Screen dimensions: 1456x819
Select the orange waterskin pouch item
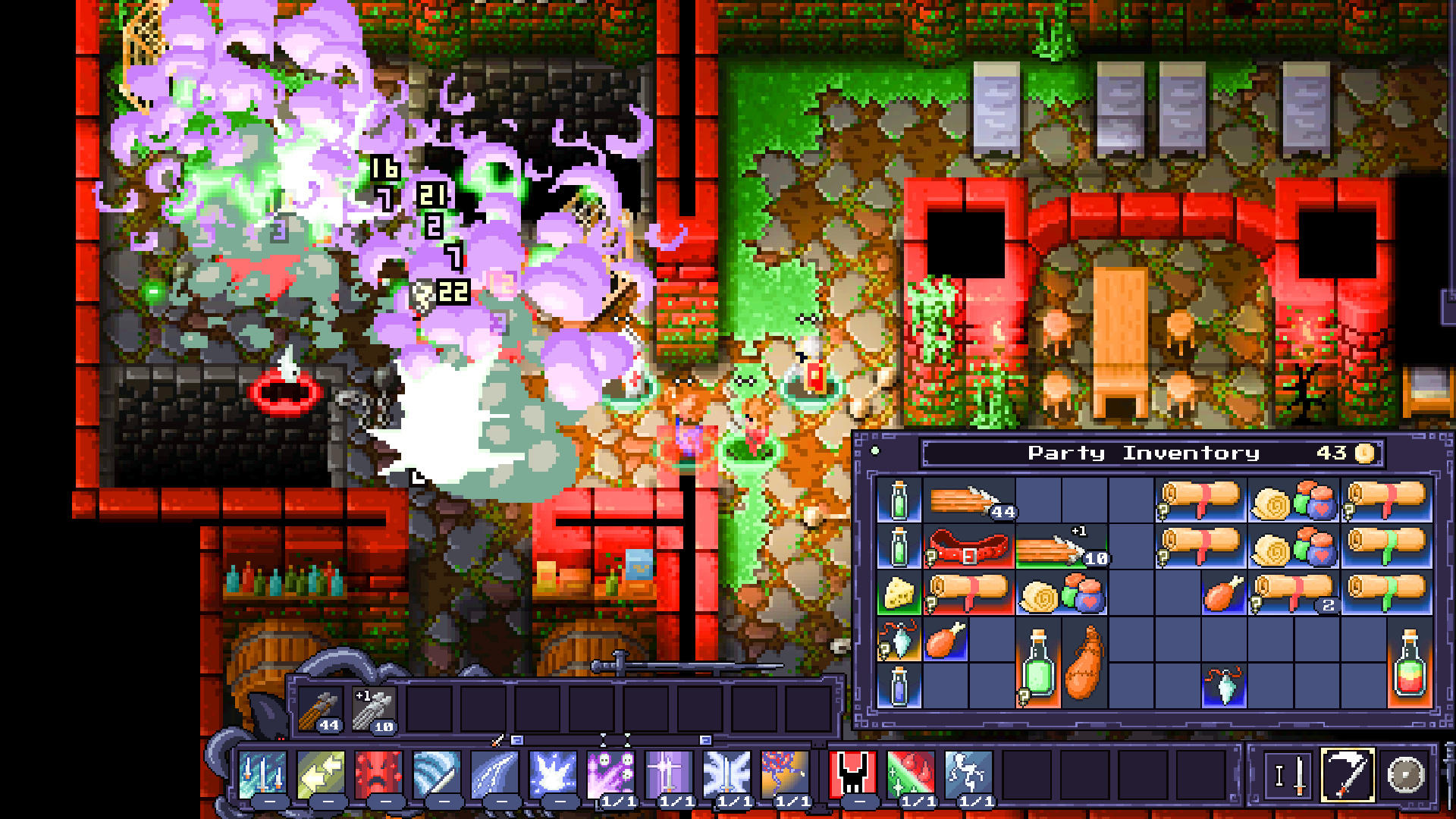[1084, 664]
